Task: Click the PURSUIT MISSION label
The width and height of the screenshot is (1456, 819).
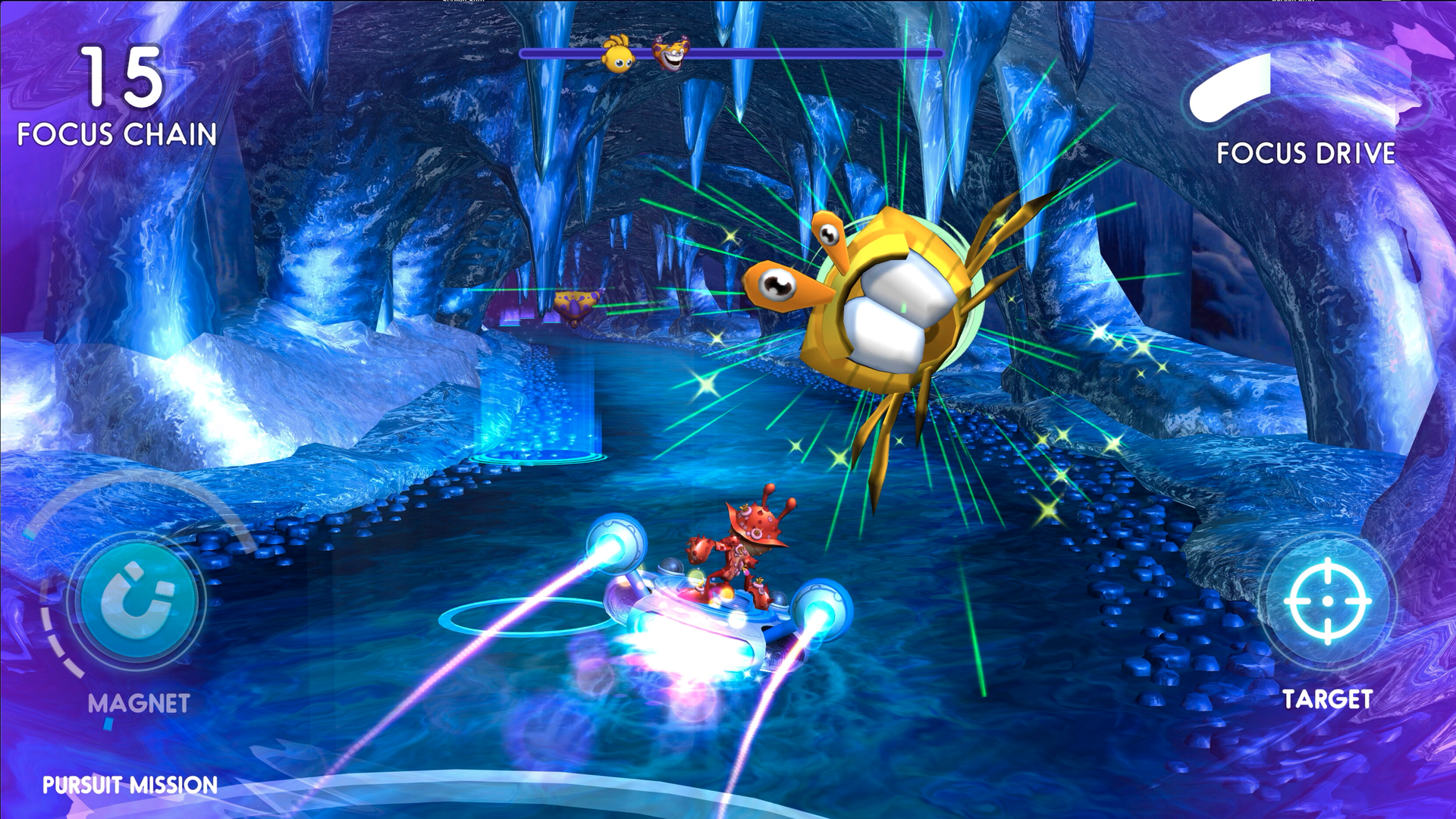Action: (x=130, y=785)
